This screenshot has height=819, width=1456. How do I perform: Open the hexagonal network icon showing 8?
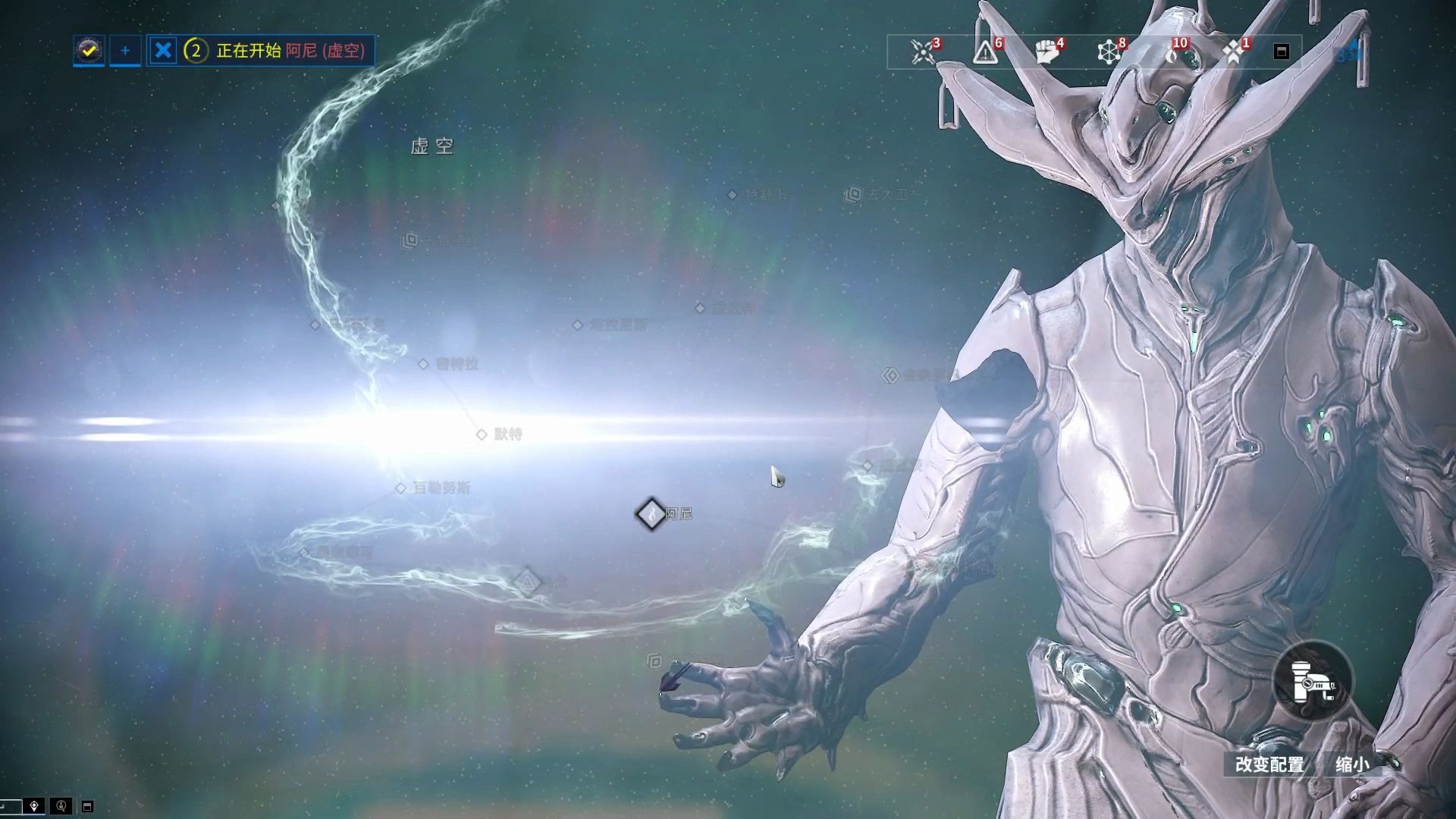pos(1109,52)
